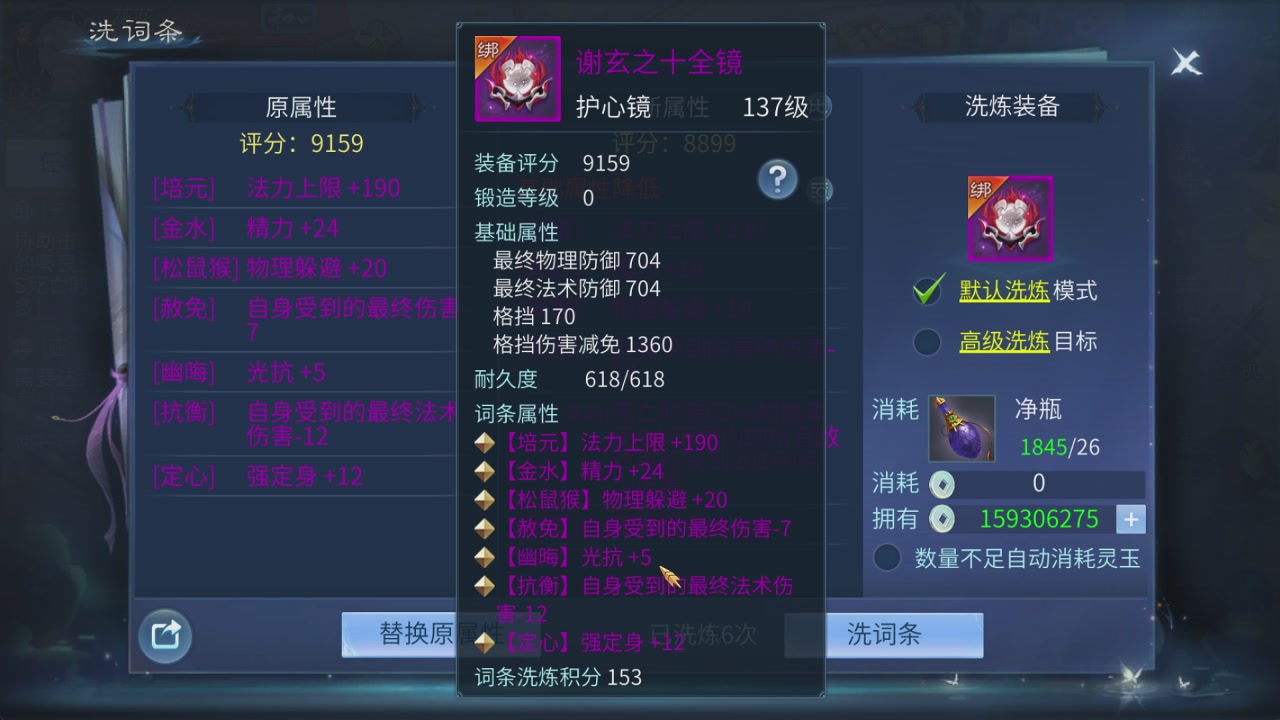Click the spirit jade currency icon beside 拥有
The width and height of the screenshot is (1280, 720).
click(x=941, y=519)
